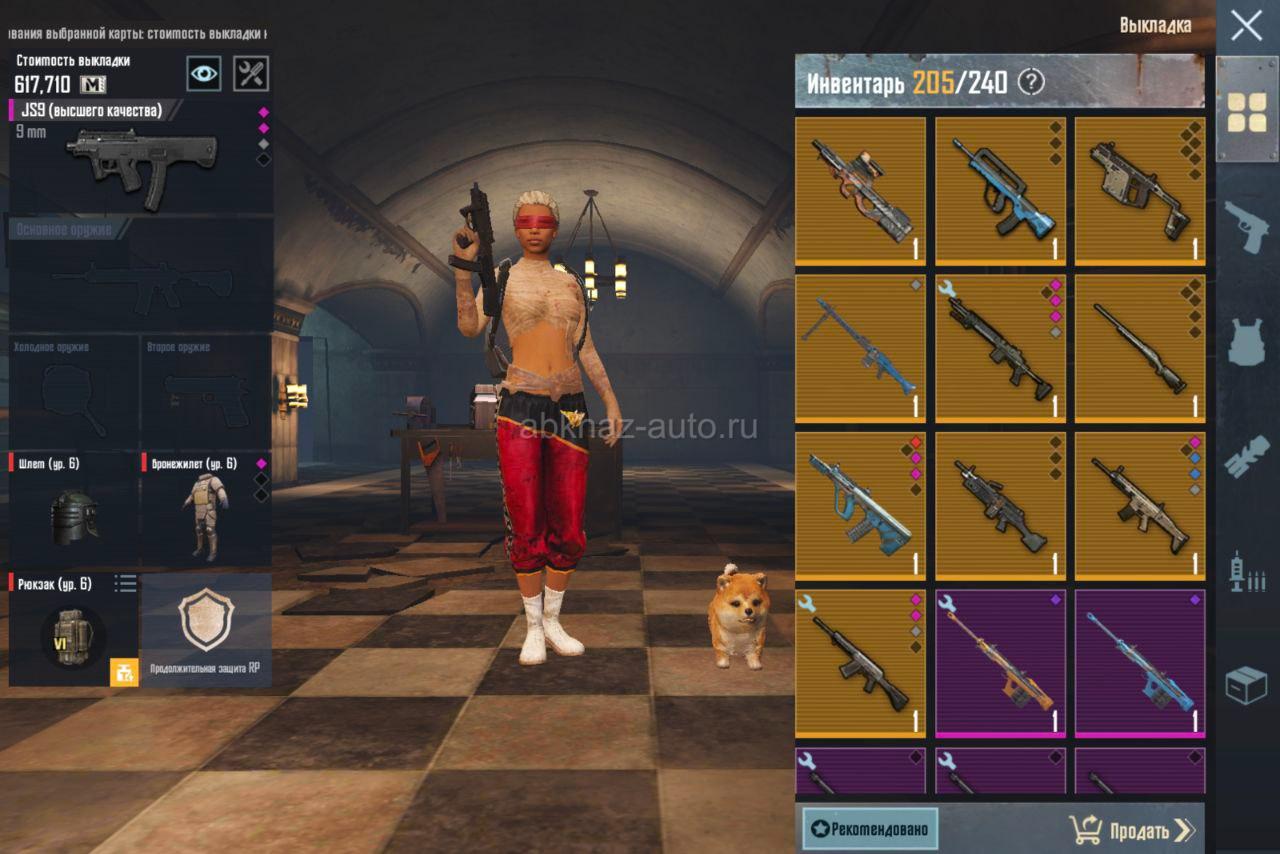Select the level 6 backpack slot
The height and width of the screenshot is (854, 1280).
(72, 630)
